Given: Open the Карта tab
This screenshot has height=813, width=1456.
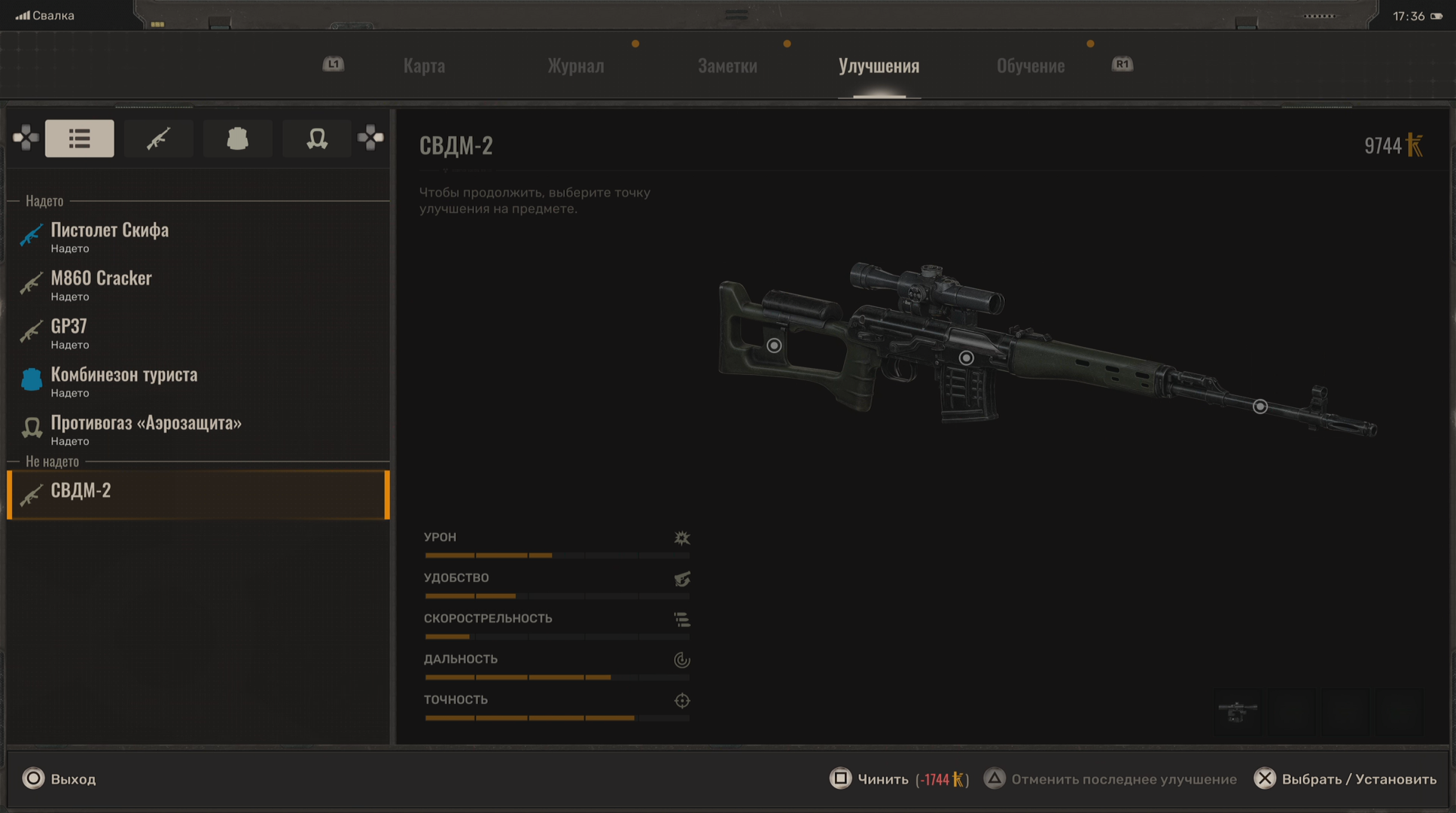Looking at the screenshot, I should [424, 66].
